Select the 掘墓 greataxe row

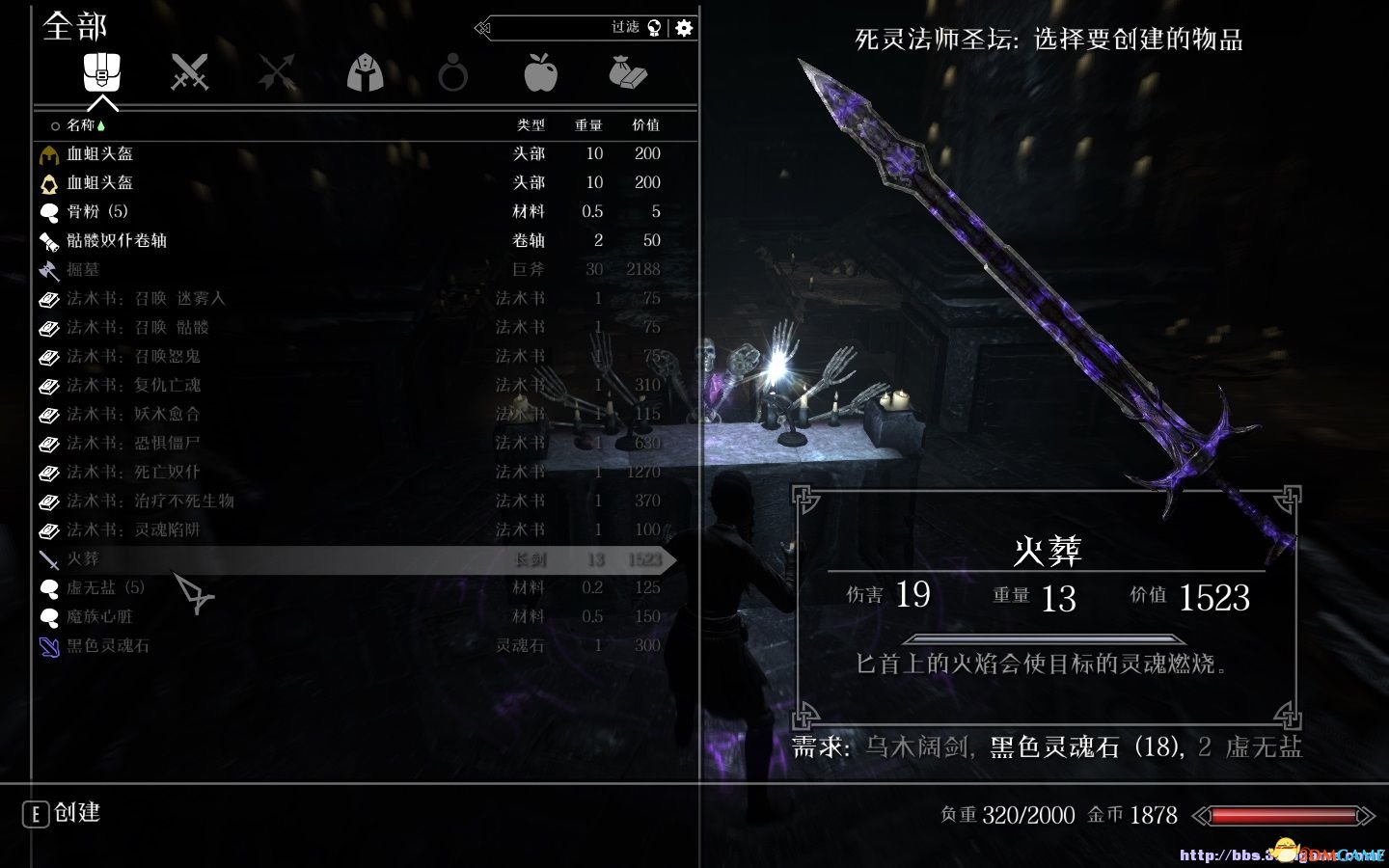click(83, 269)
